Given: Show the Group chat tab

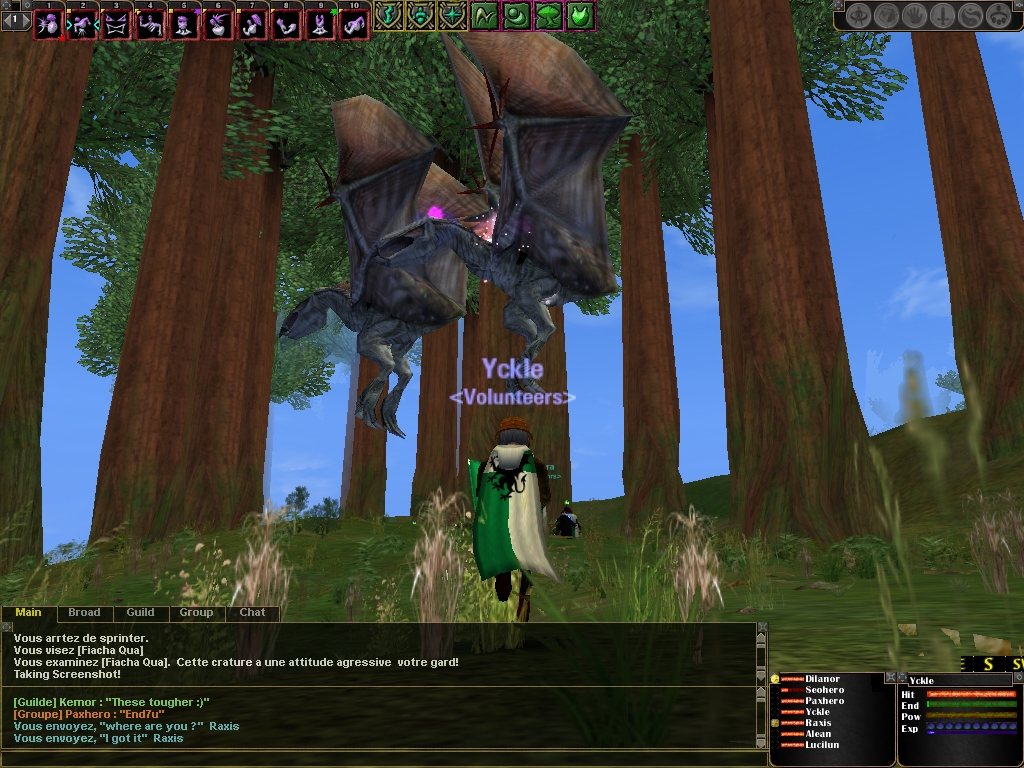Looking at the screenshot, I should pos(196,612).
